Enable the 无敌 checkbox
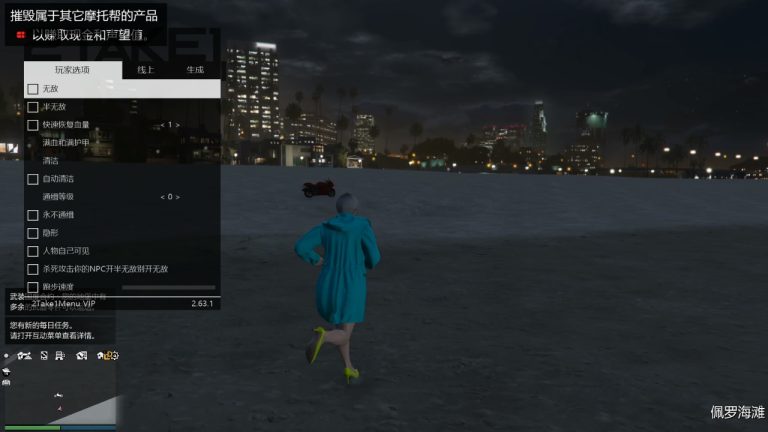 coord(33,89)
